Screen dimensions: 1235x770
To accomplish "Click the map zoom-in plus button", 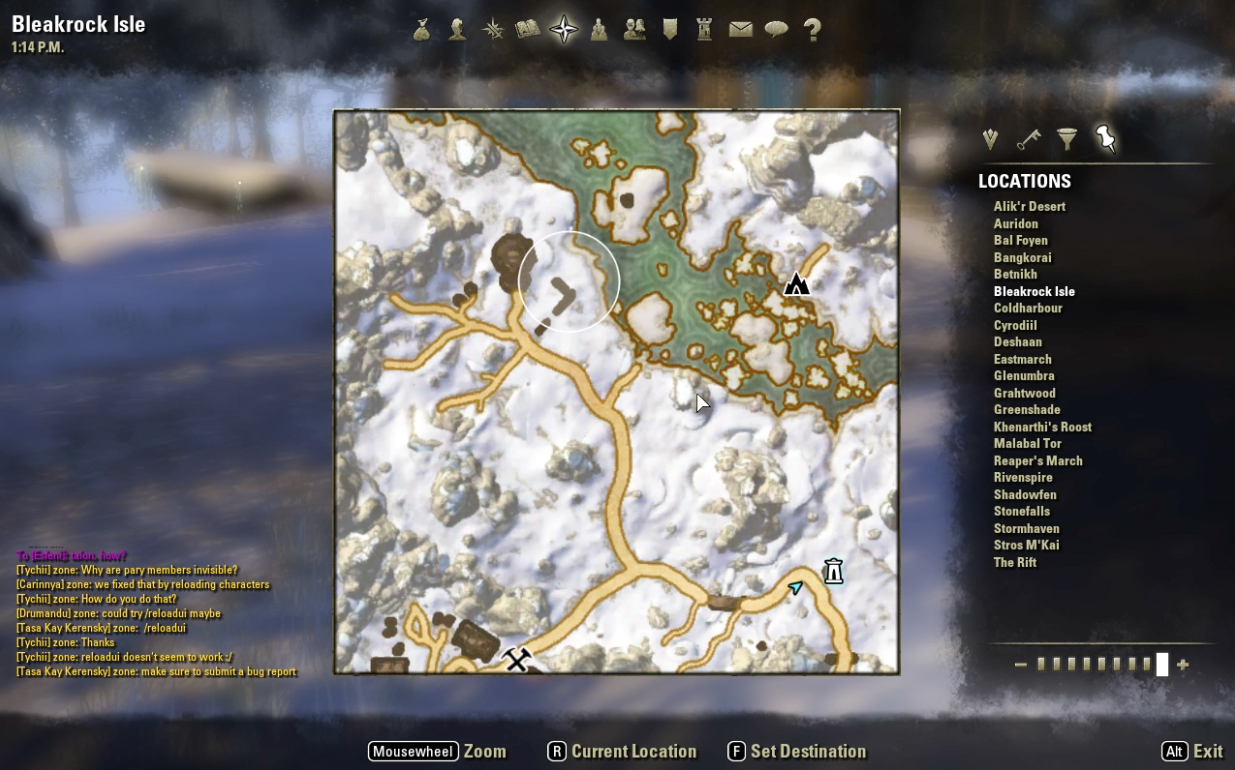I will coord(1183,665).
